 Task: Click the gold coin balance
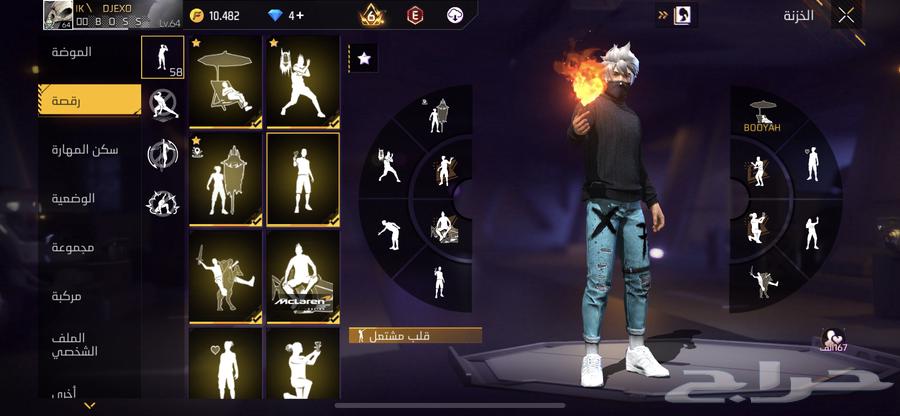point(216,16)
